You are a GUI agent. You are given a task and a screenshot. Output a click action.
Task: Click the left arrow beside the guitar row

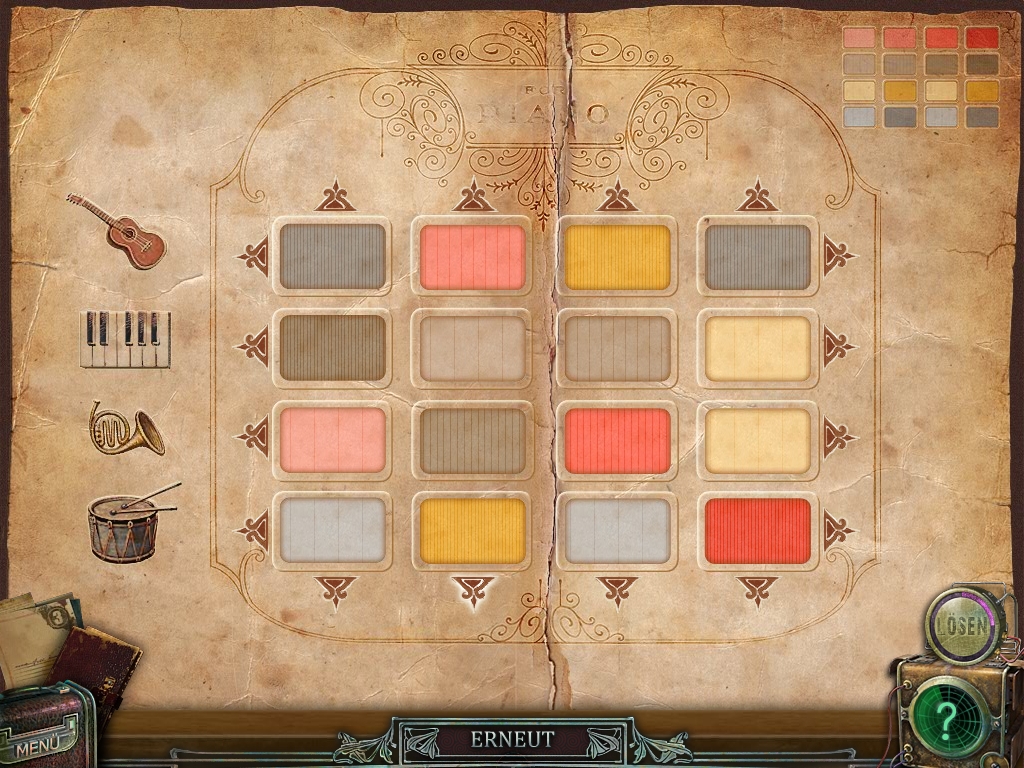(254, 256)
